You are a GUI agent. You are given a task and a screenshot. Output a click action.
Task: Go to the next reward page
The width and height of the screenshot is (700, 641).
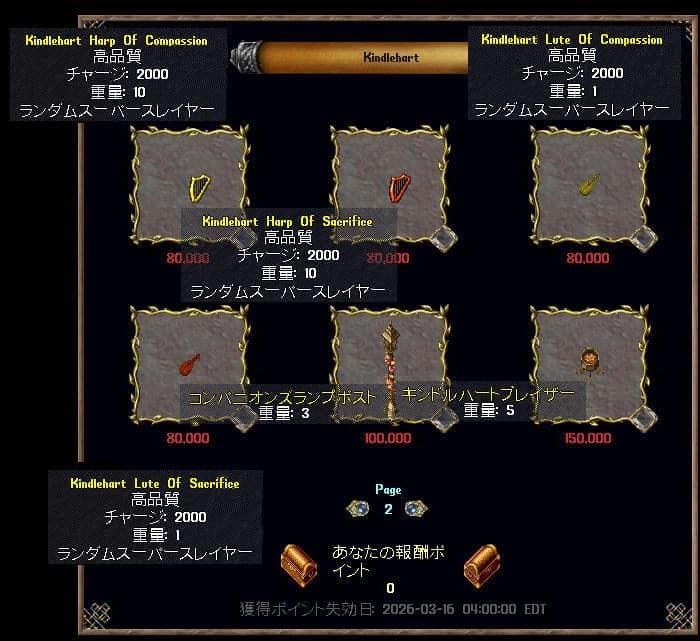pos(415,509)
